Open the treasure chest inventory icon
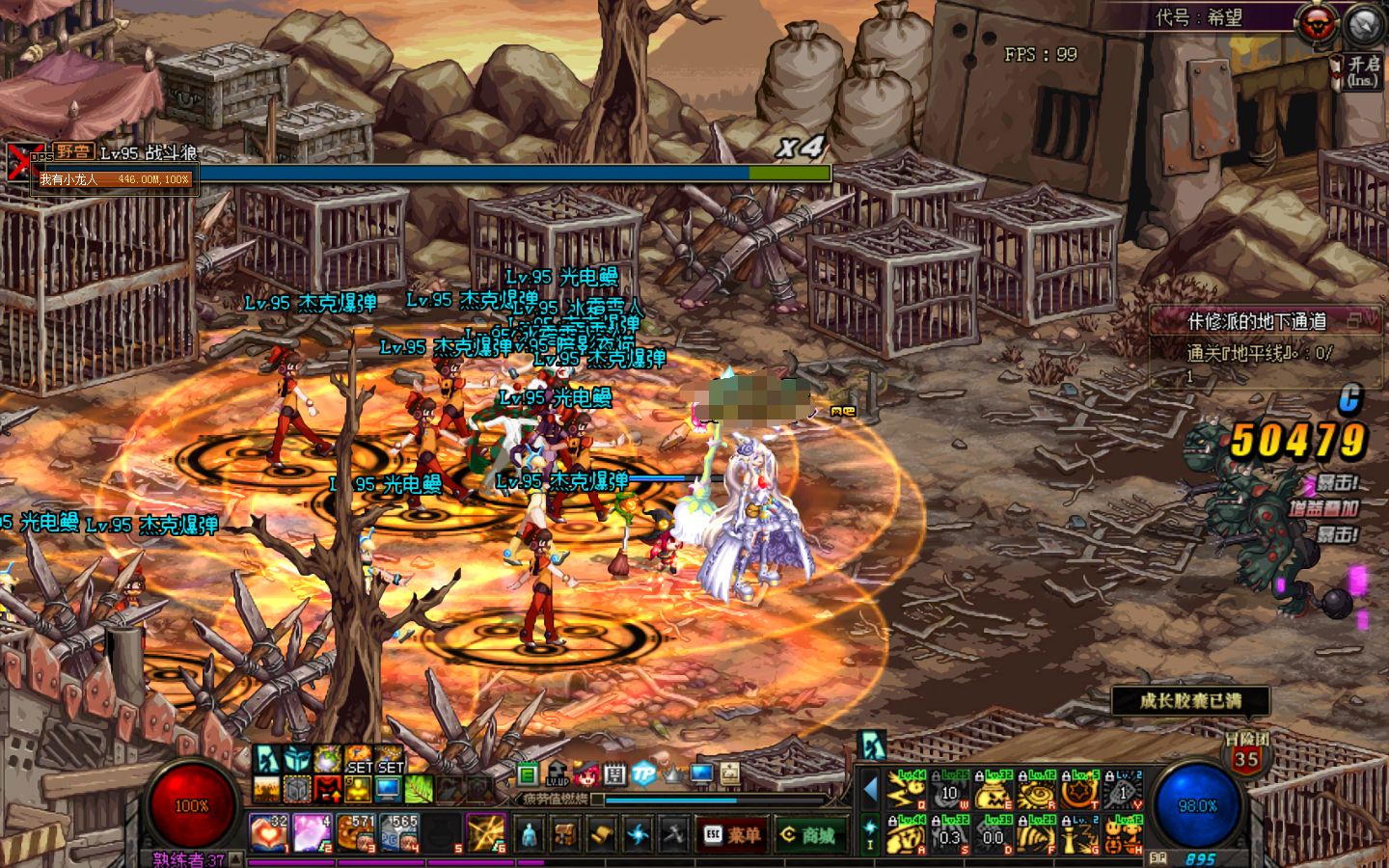This screenshot has height=868, width=1389. pos(565,834)
